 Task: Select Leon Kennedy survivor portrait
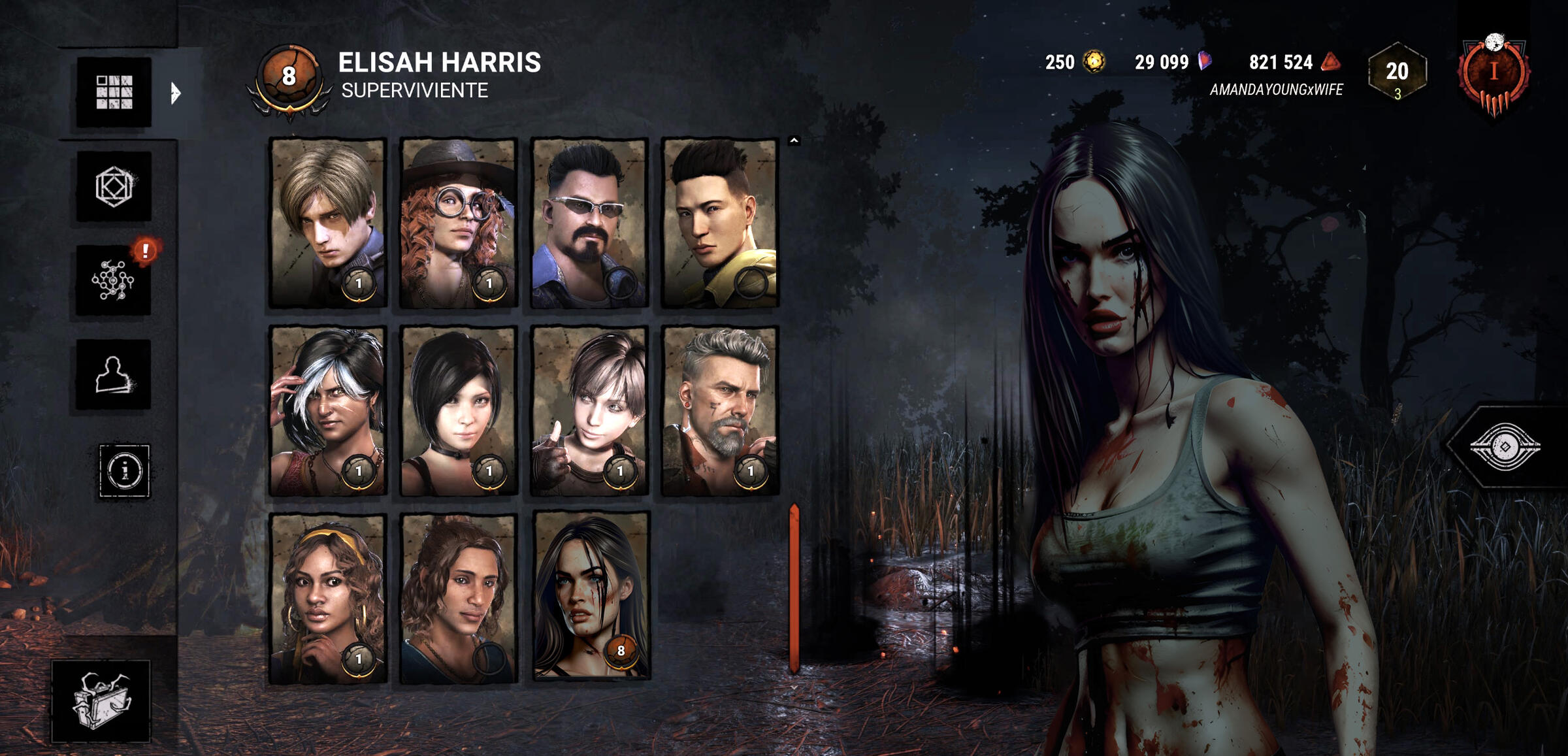328,222
